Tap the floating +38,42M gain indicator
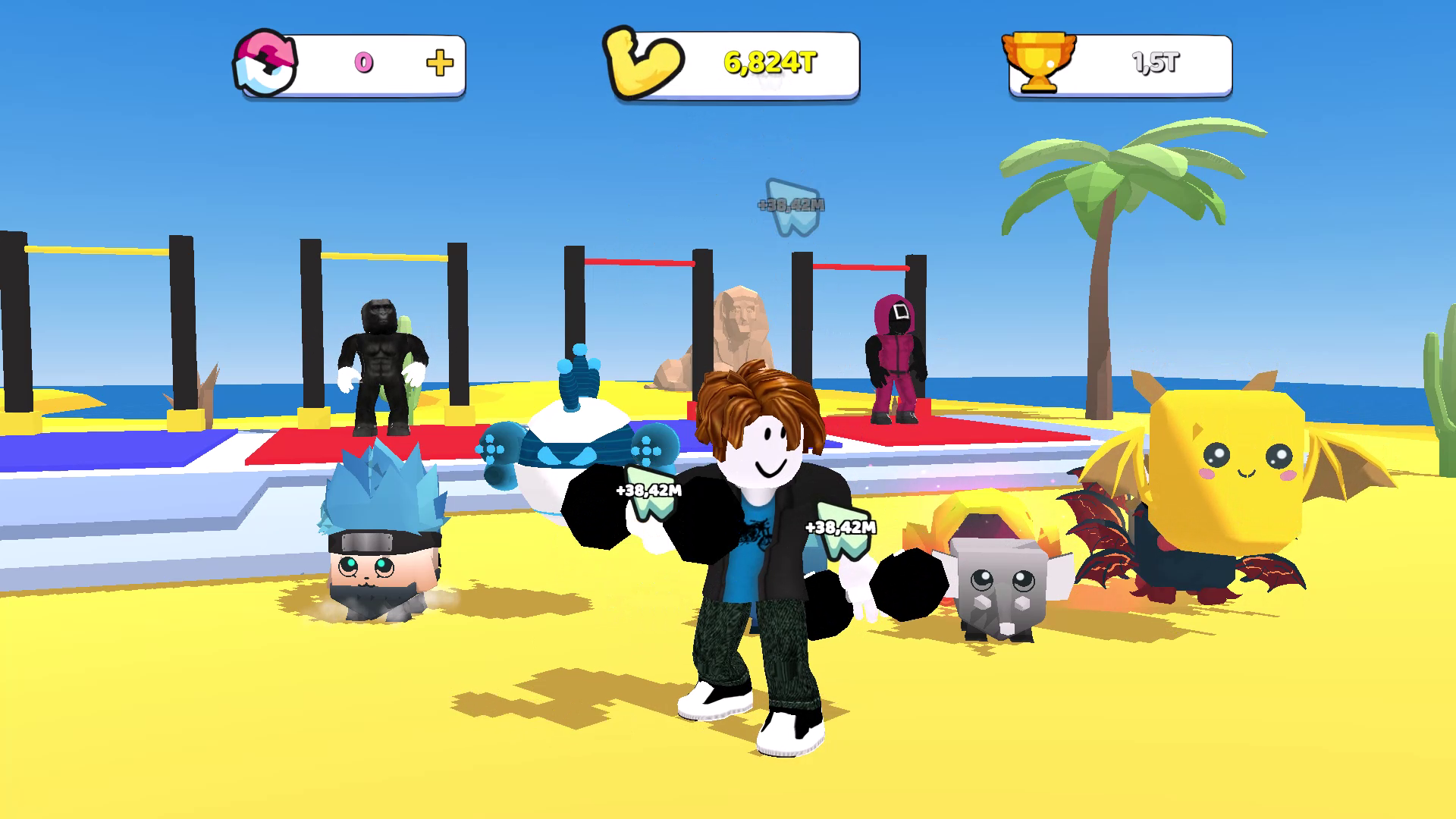 click(x=789, y=205)
